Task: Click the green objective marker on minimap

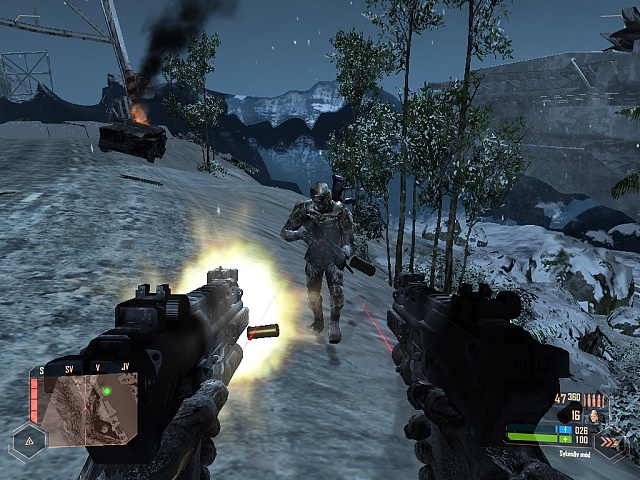Action: [105, 391]
